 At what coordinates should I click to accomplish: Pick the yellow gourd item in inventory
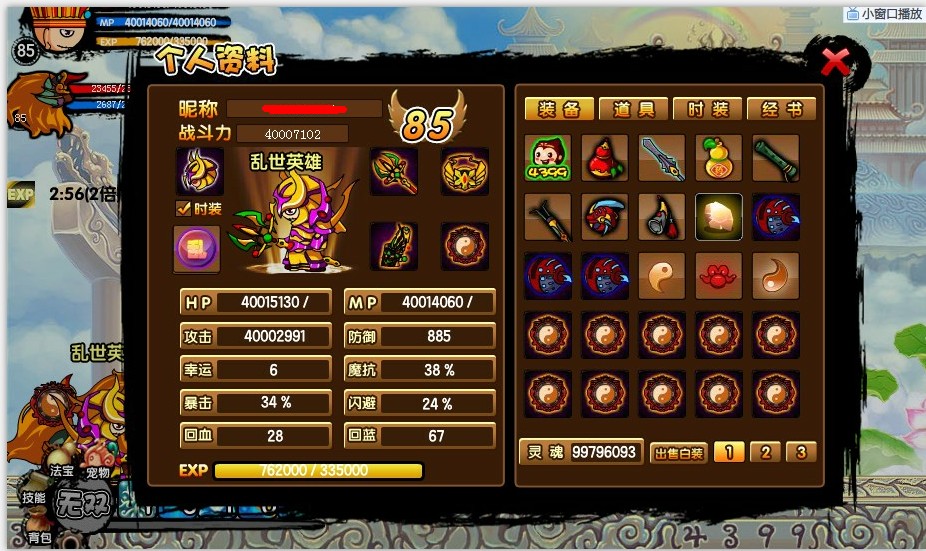coord(718,158)
